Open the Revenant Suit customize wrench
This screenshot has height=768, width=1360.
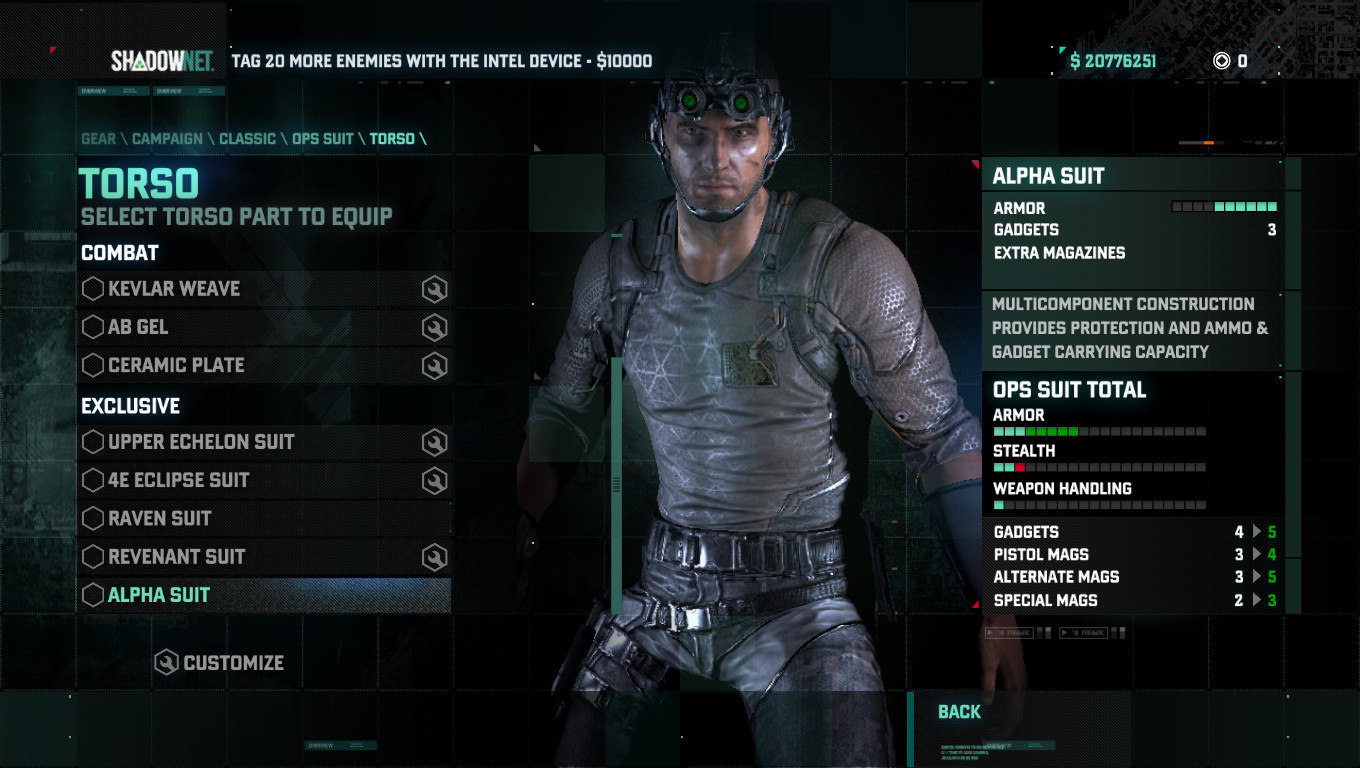(x=433, y=557)
